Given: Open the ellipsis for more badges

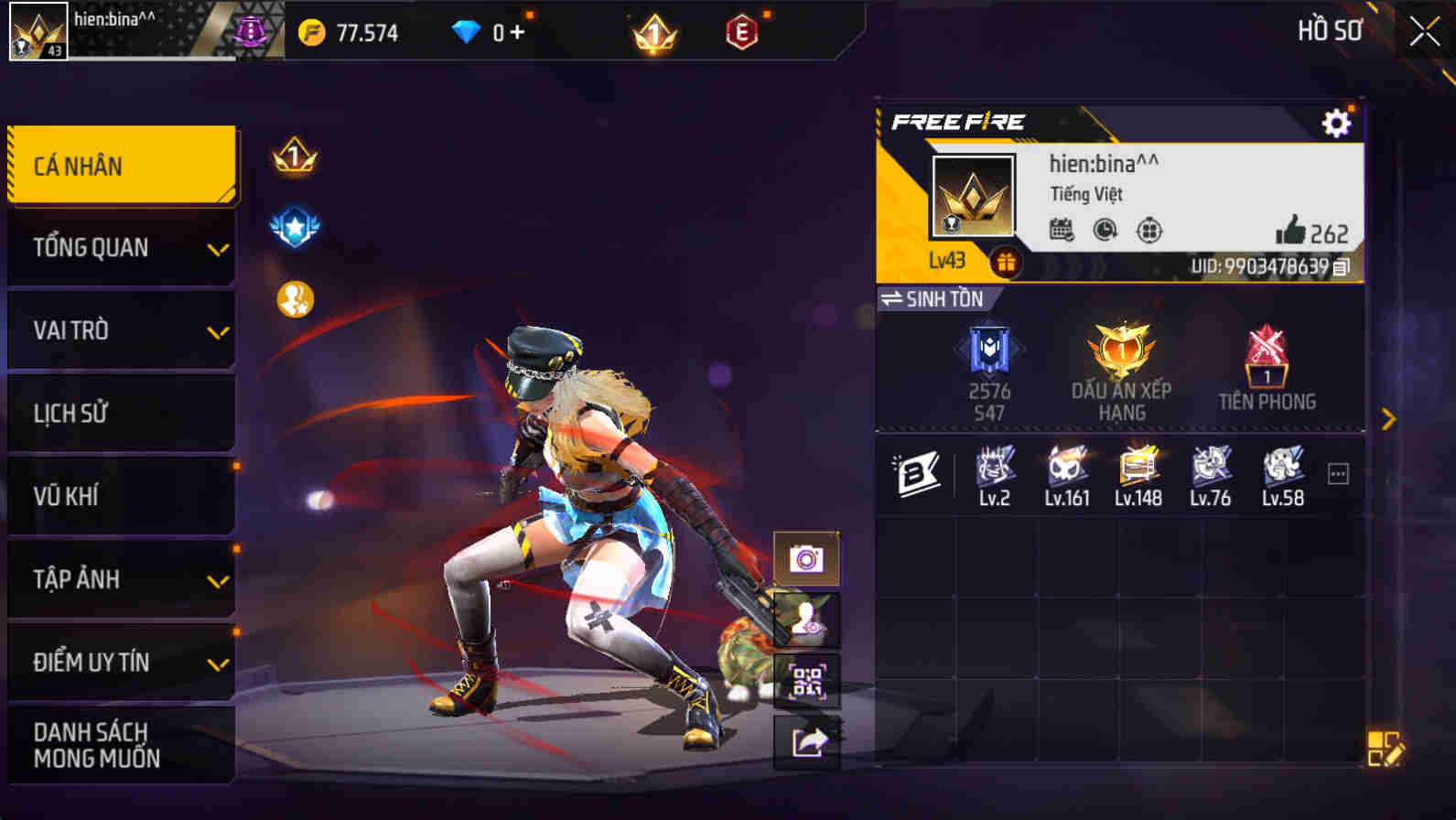Looking at the screenshot, I should (x=1339, y=472).
